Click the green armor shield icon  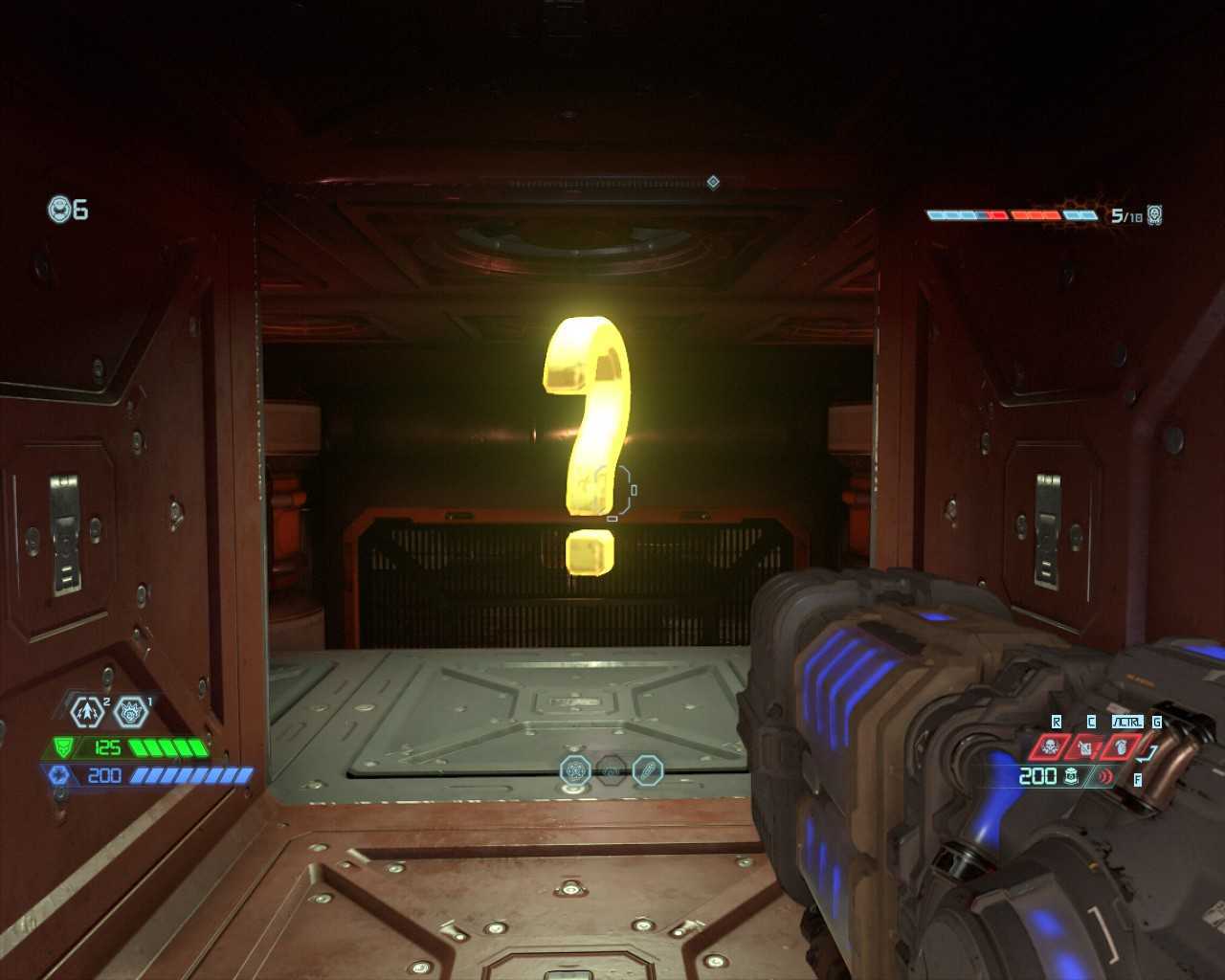63,747
